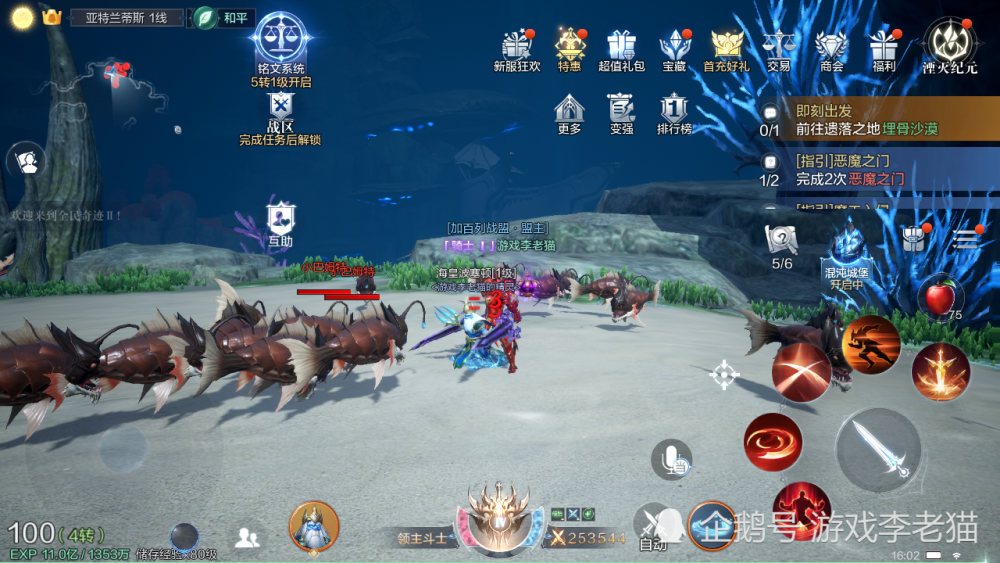This screenshot has height=563, width=1000.
Task: Open the 福利 welfare gift icon
Action: [x=883, y=47]
